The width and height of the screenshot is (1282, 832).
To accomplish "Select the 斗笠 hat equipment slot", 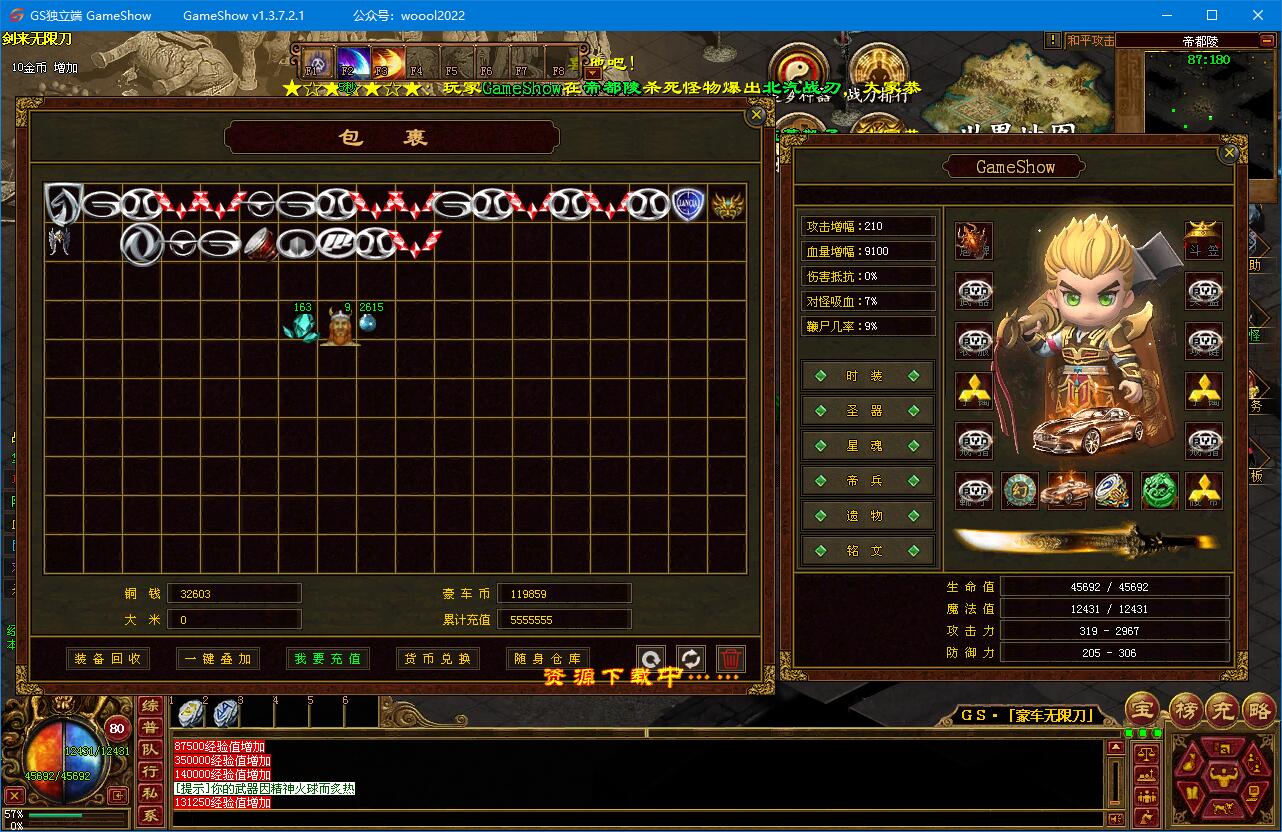I will click(1203, 241).
